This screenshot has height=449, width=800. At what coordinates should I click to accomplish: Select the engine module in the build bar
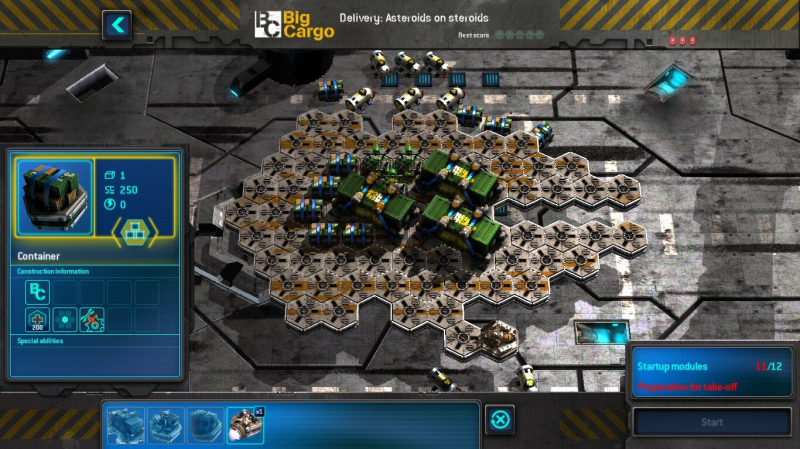point(245,424)
